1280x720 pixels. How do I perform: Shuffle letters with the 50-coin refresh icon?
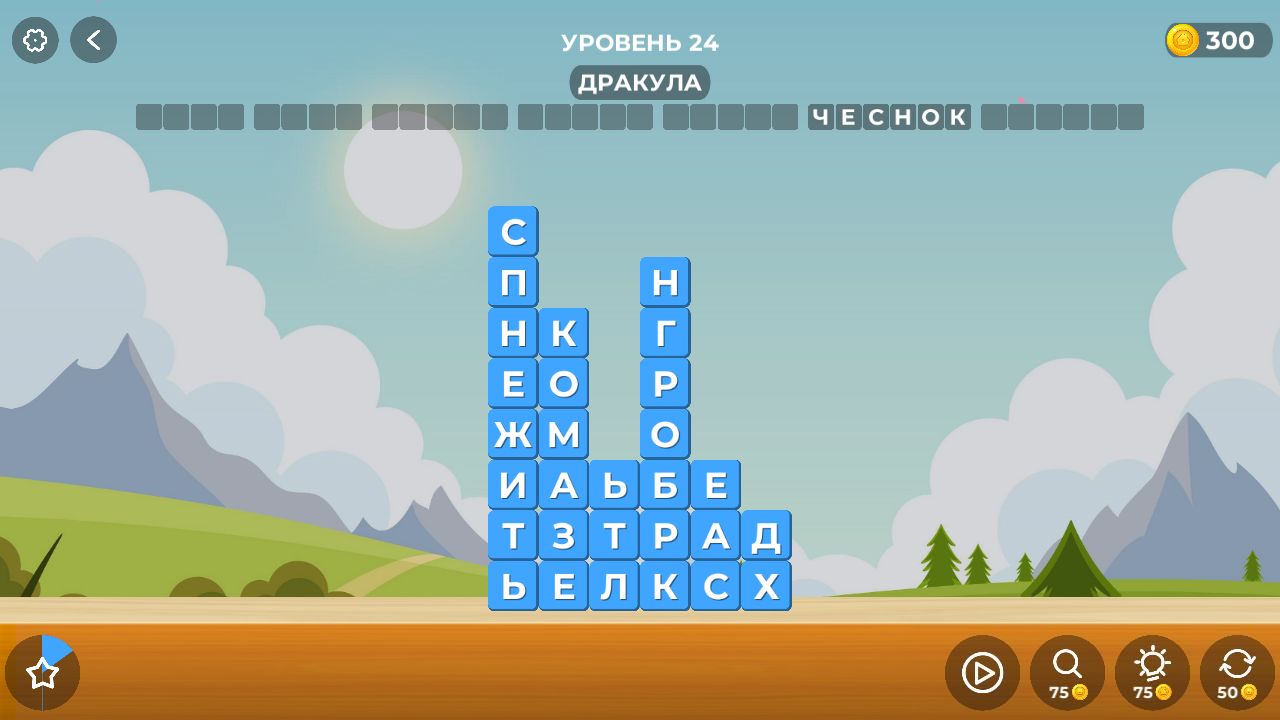(1236, 672)
